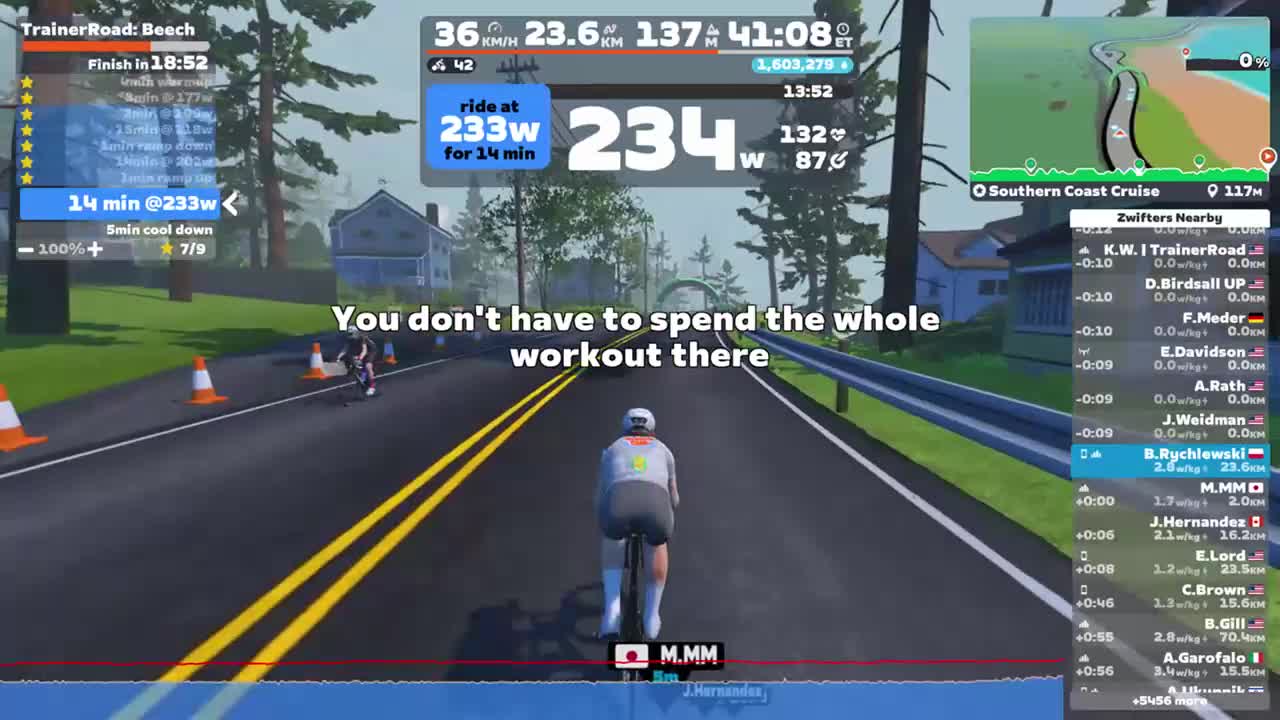Click the orange arrow marker on the minimap

coord(1268,156)
